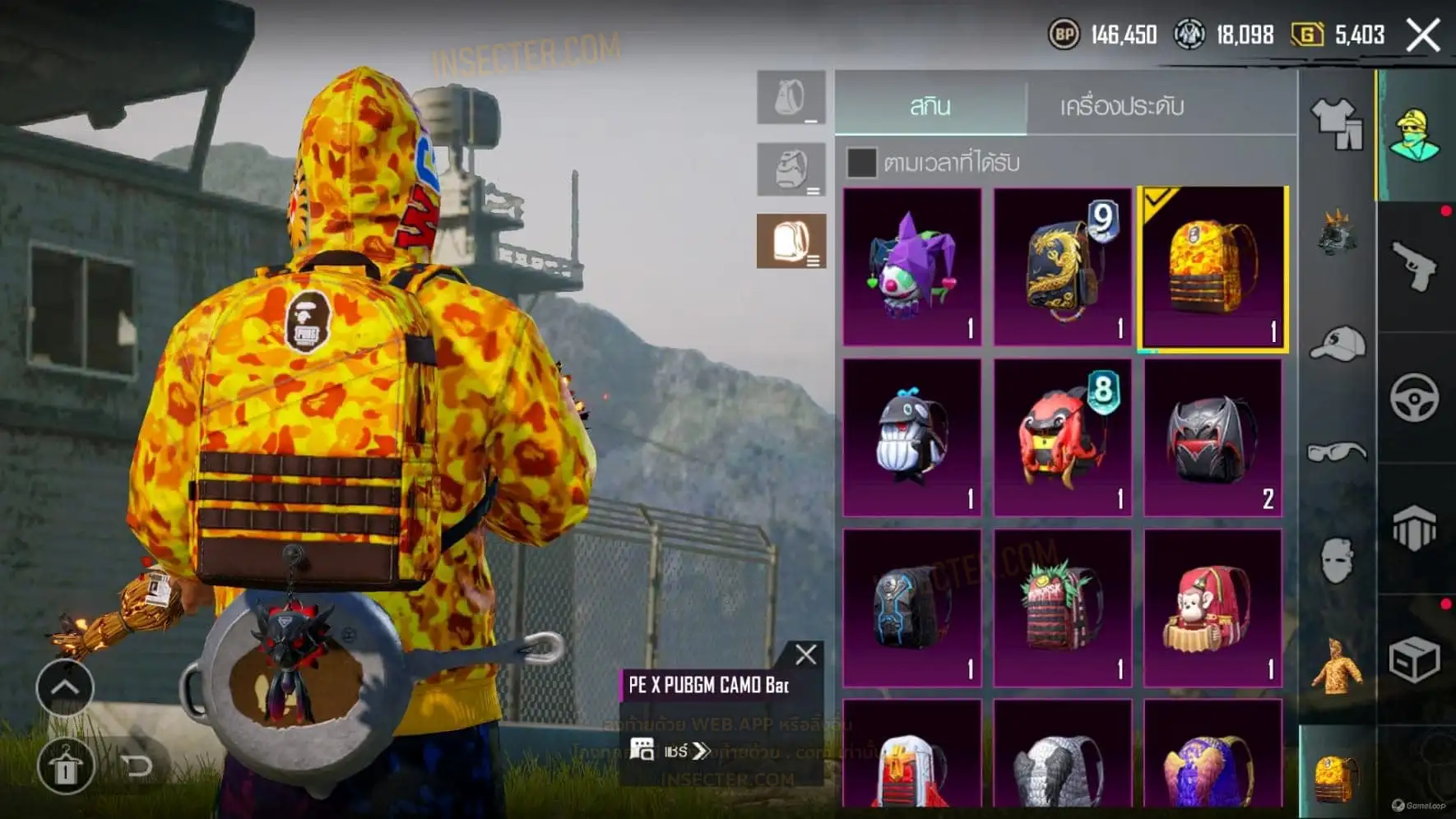Open the เครื่องประดับ tab
This screenshot has height=819, width=1456.
(1121, 106)
